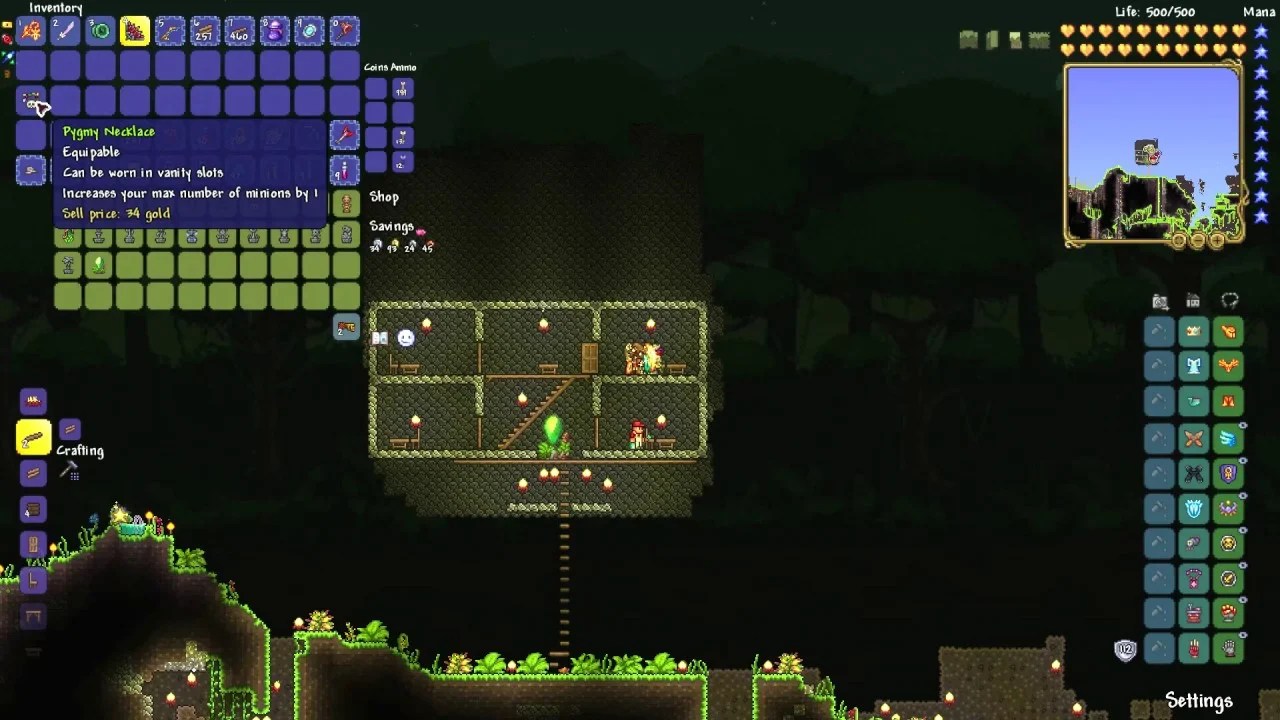Switch to the necklace equipment page tab
This screenshot has width=1280, height=720.
point(1228,298)
